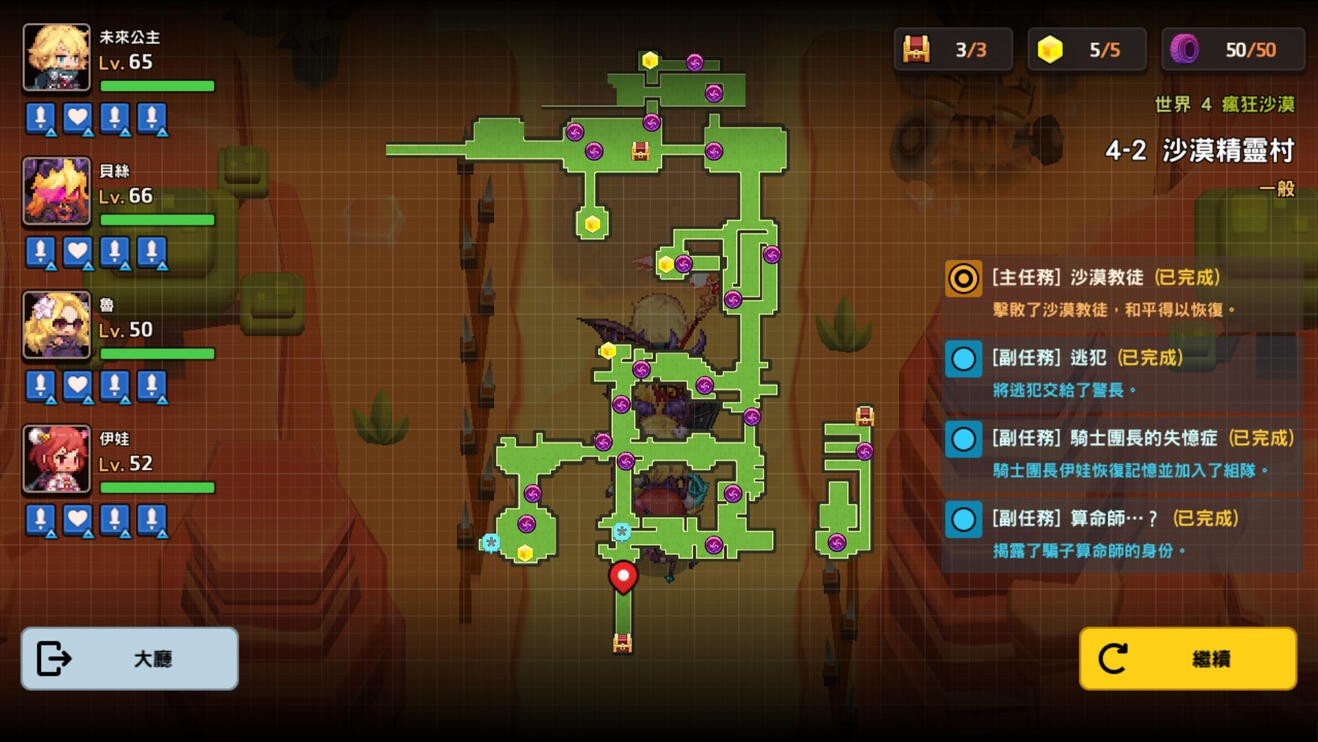Image resolution: width=1318 pixels, height=742 pixels.
Task: Pick 伊娃 character portrait
Action: pyautogui.click(x=57, y=459)
